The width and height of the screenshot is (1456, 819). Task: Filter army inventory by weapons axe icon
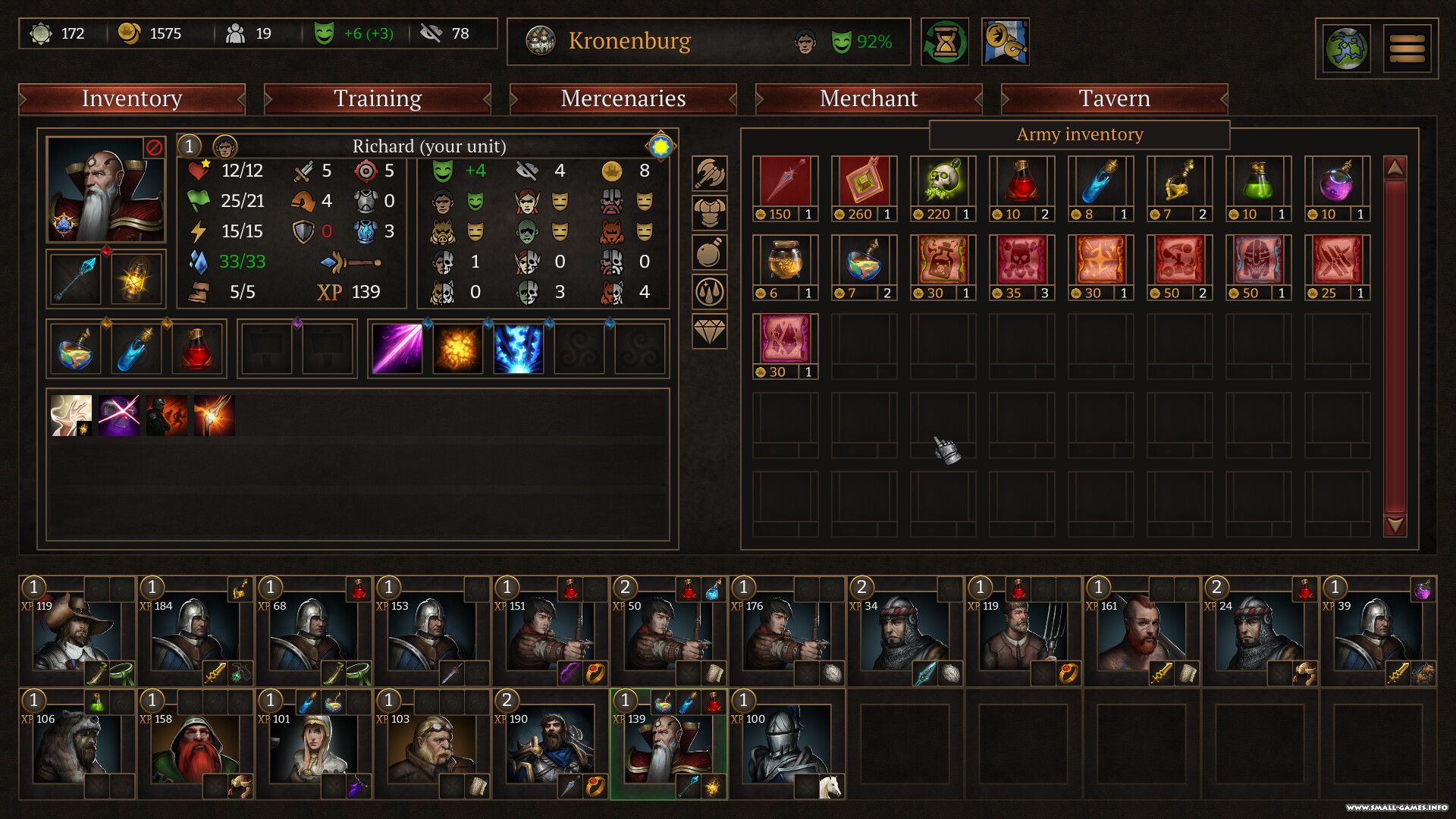(x=709, y=174)
